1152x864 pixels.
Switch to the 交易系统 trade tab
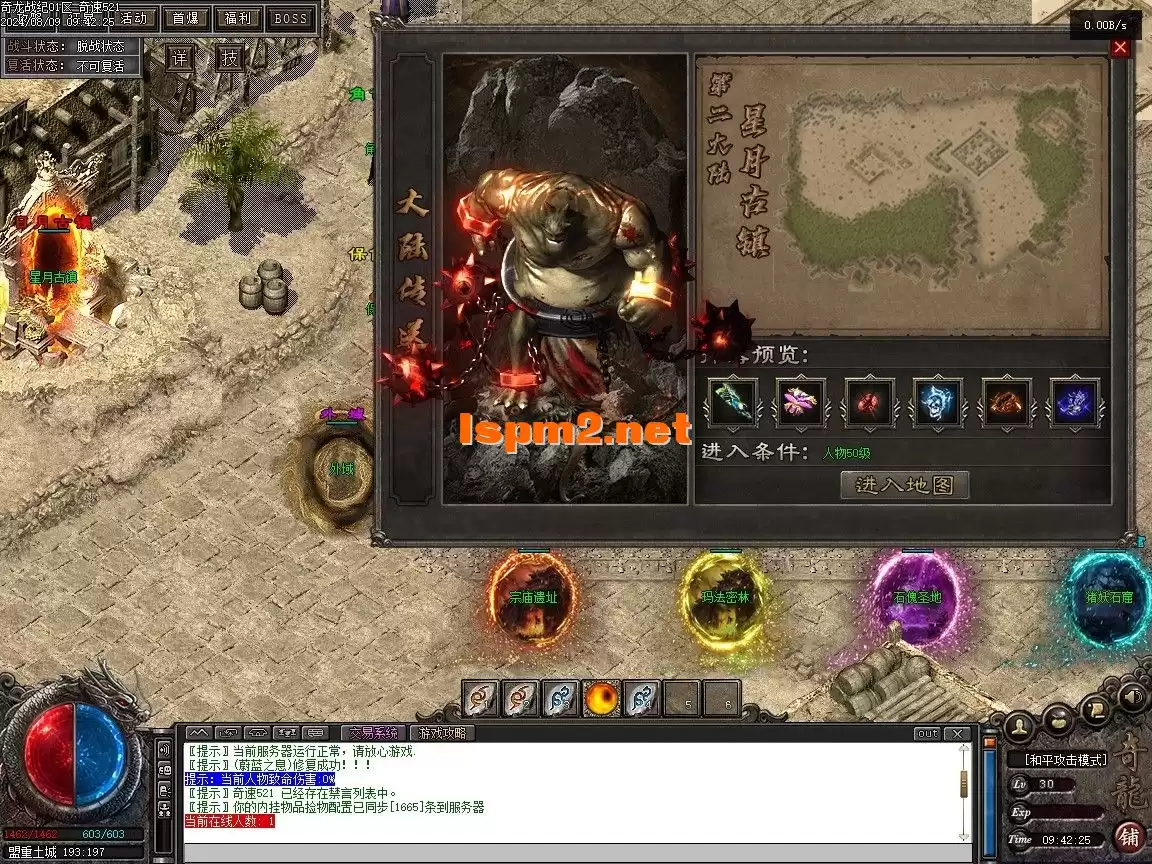point(373,733)
